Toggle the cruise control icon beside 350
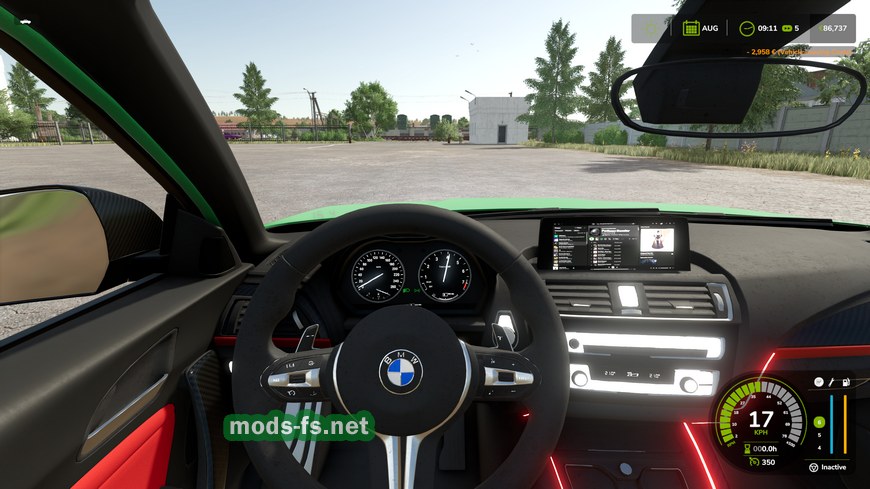 (x=752, y=462)
